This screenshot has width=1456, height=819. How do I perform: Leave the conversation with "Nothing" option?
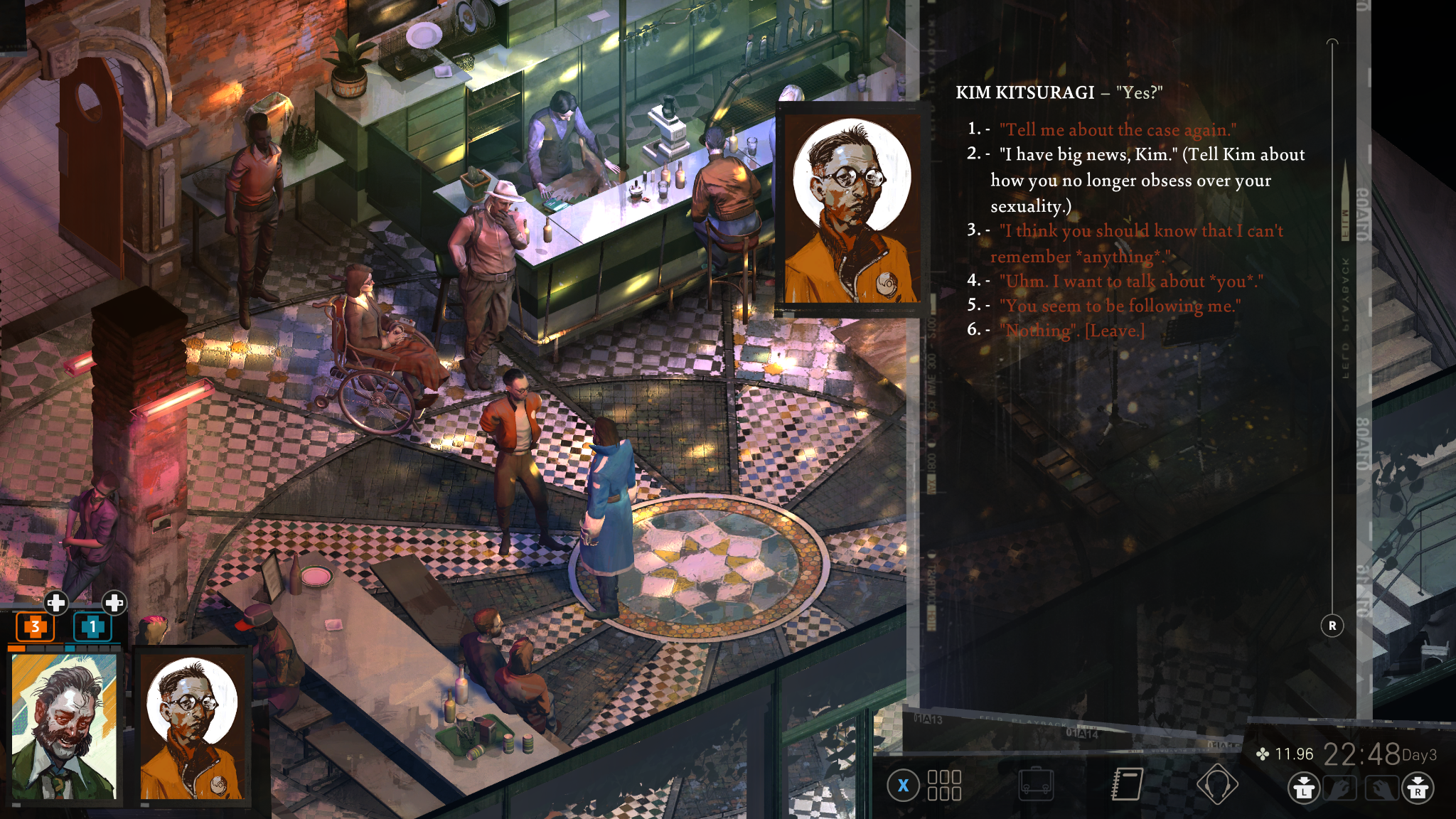click(x=1072, y=331)
